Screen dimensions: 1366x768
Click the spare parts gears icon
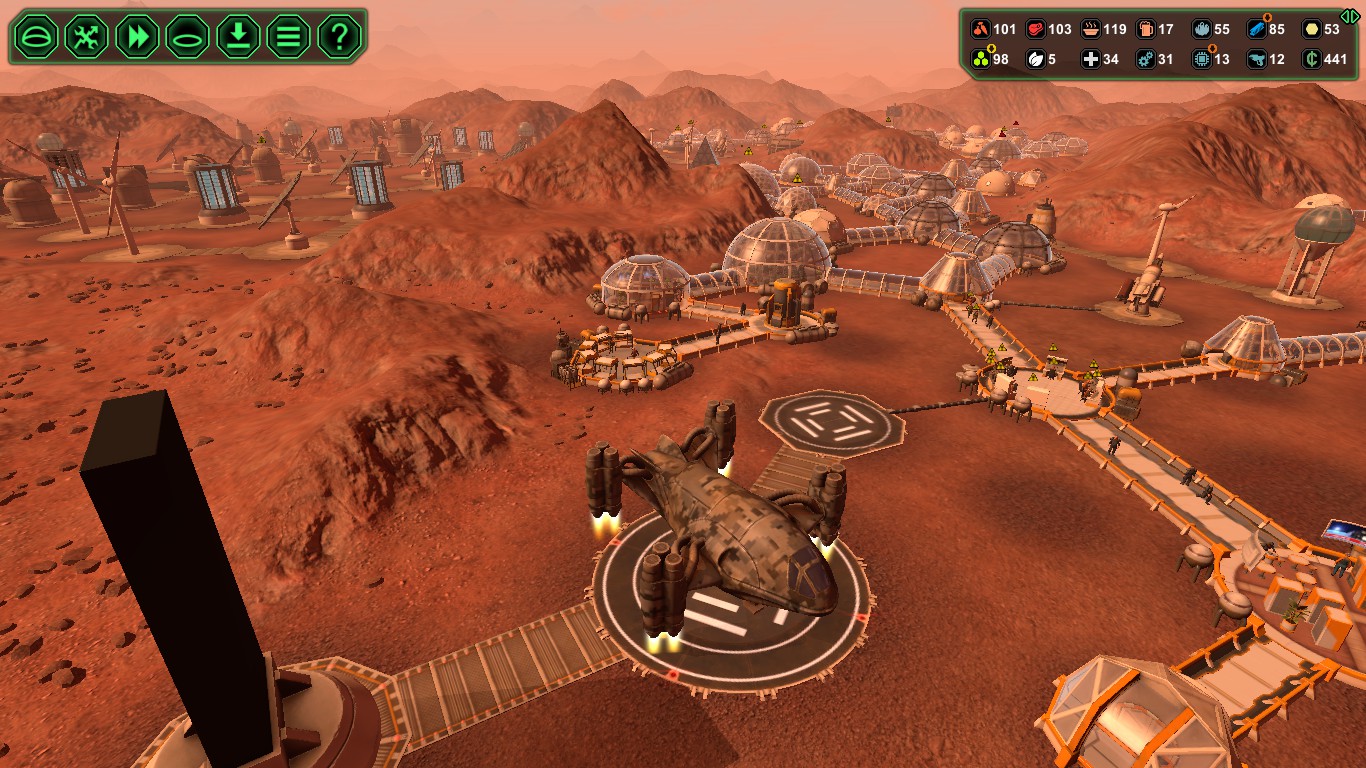click(1146, 58)
